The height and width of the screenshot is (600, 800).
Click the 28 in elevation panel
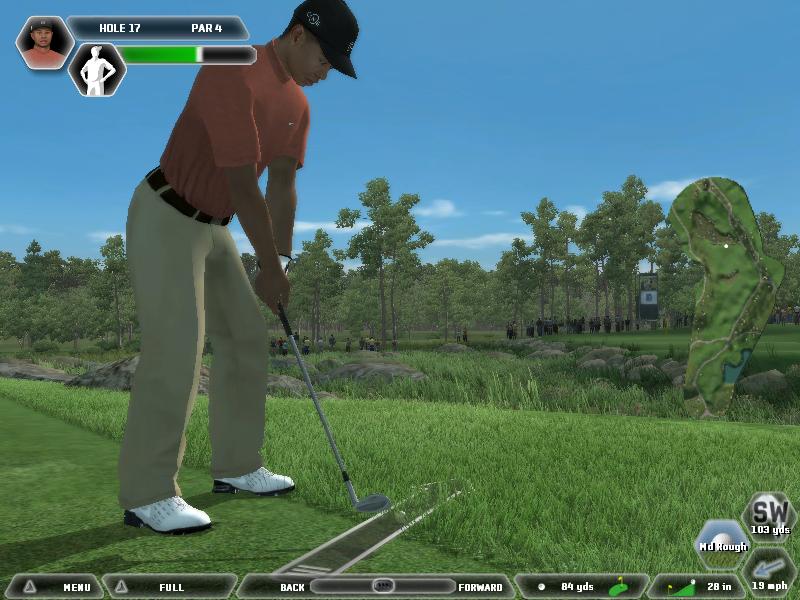tap(695, 586)
